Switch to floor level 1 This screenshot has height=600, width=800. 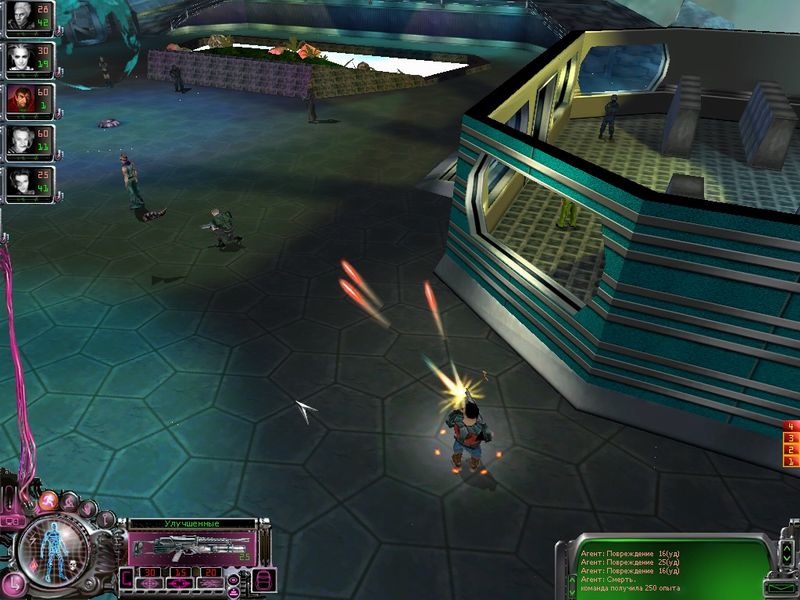(791, 463)
